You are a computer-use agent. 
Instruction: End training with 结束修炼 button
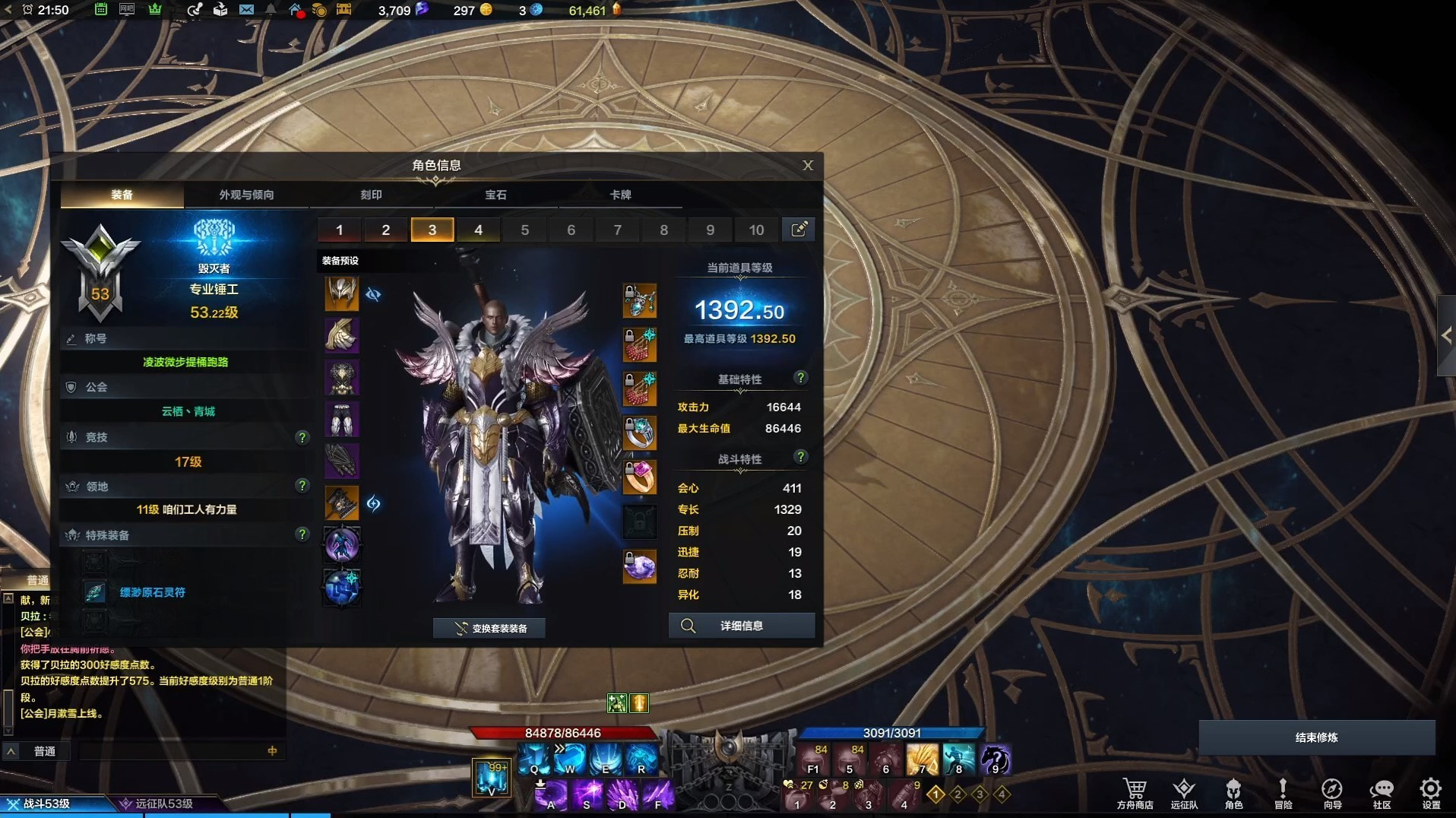1316,737
